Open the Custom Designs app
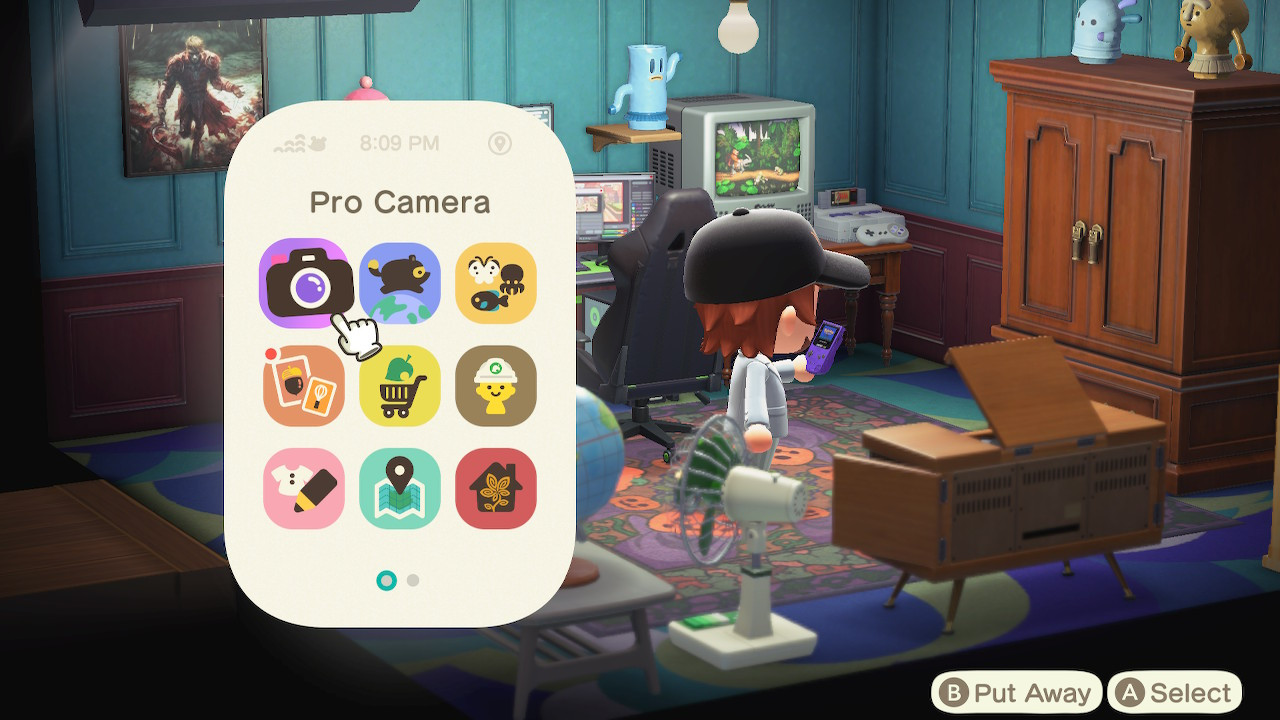The height and width of the screenshot is (720, 1280). 304,488
